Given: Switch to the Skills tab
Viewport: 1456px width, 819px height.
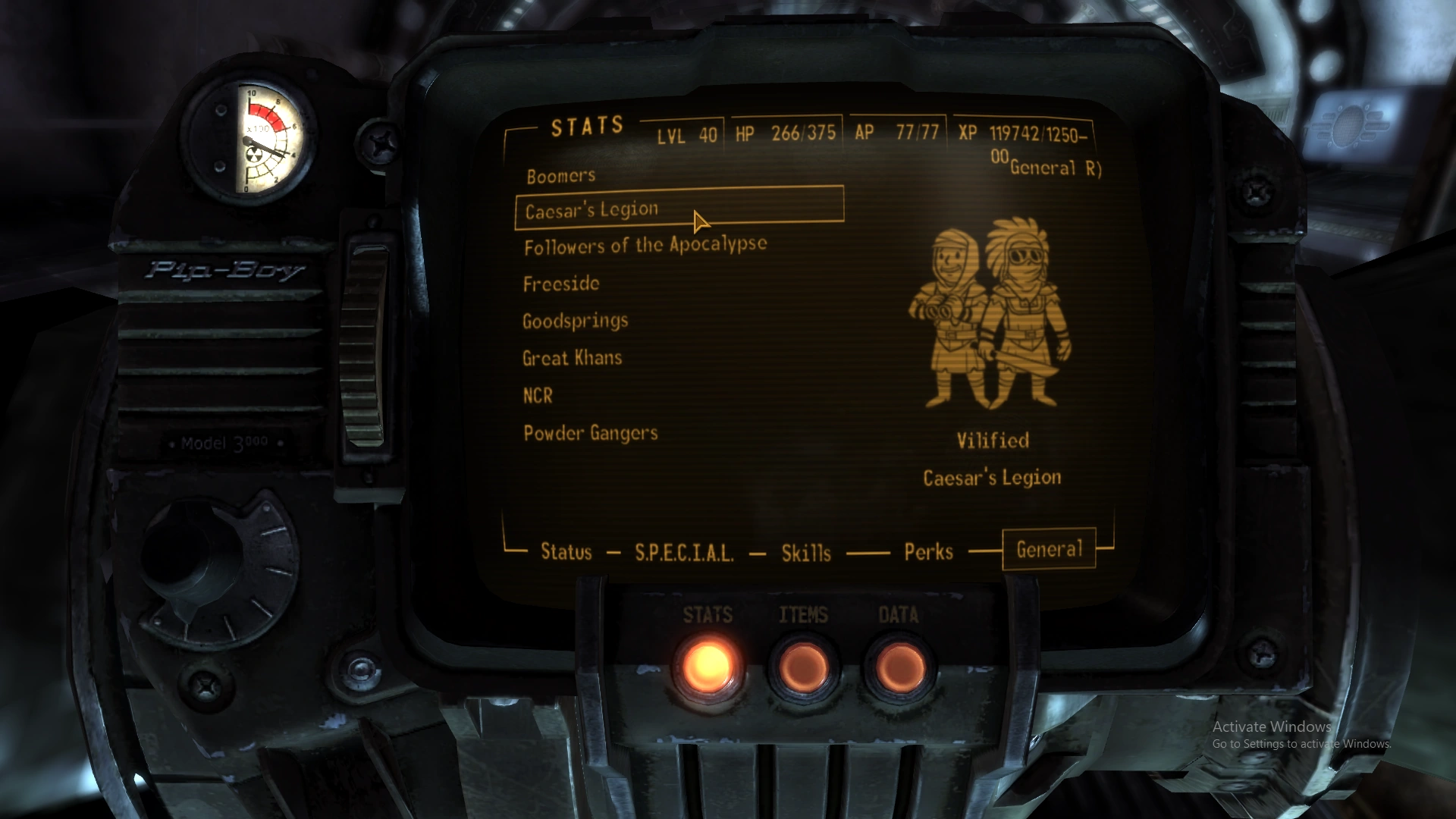Looking at the screenshot, I should coord(805,553).
